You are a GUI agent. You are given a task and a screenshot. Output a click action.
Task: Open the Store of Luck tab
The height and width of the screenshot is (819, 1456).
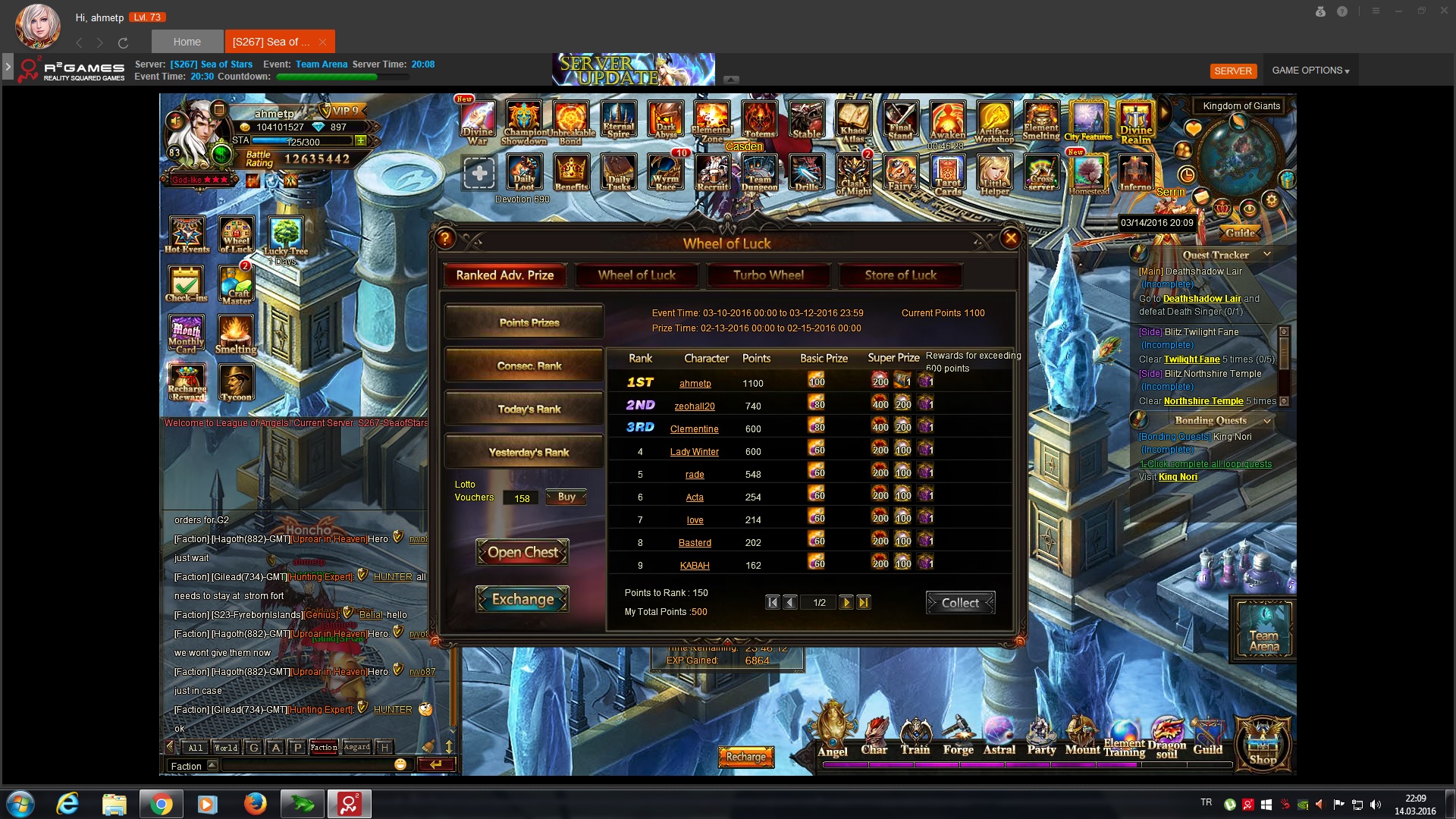click(900, 275)
